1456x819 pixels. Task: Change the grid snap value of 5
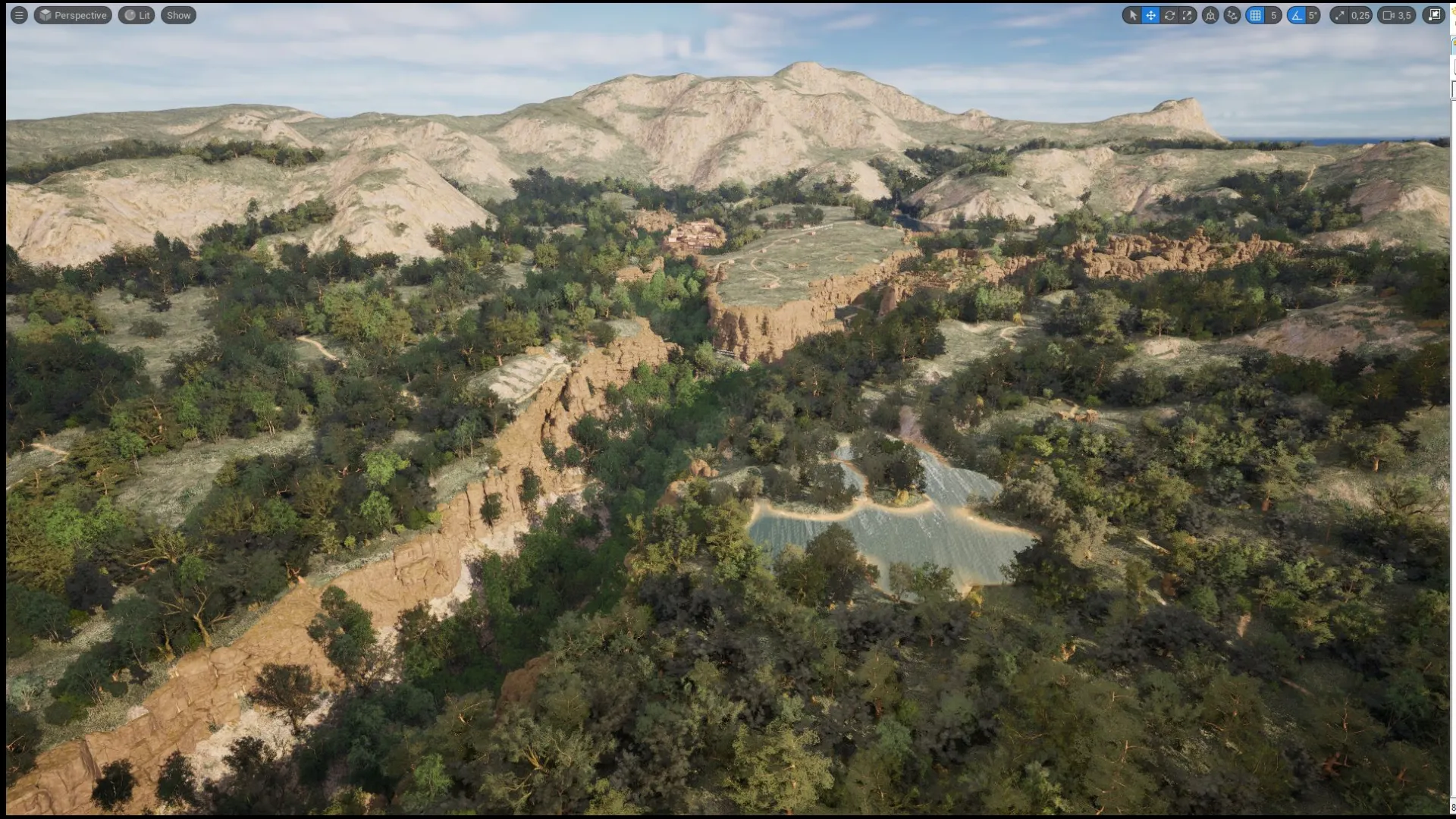pyautogui.click(x=1275, y=15)
